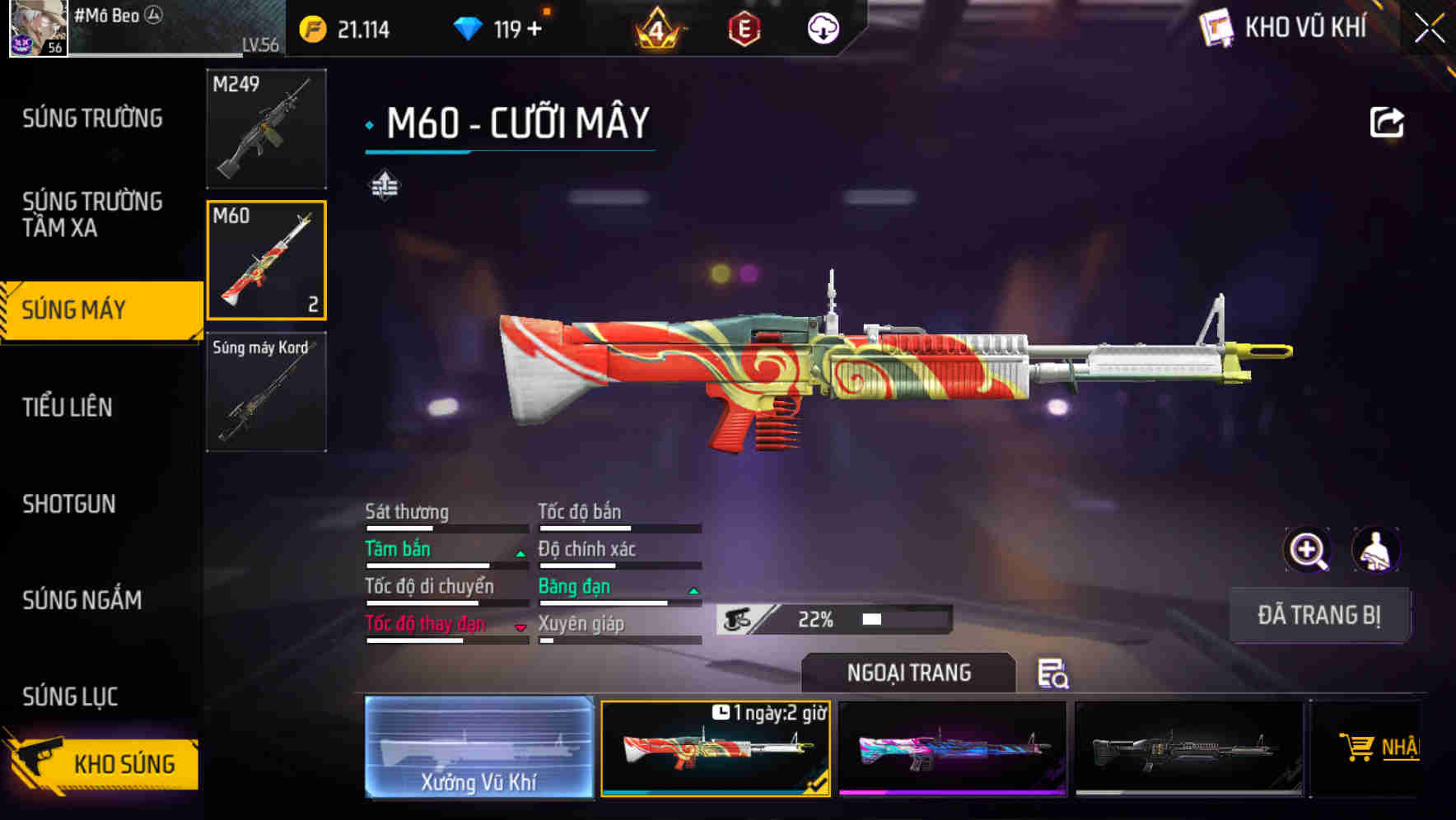Click the share icon for M60
1456x820 pixels.
1386,123
